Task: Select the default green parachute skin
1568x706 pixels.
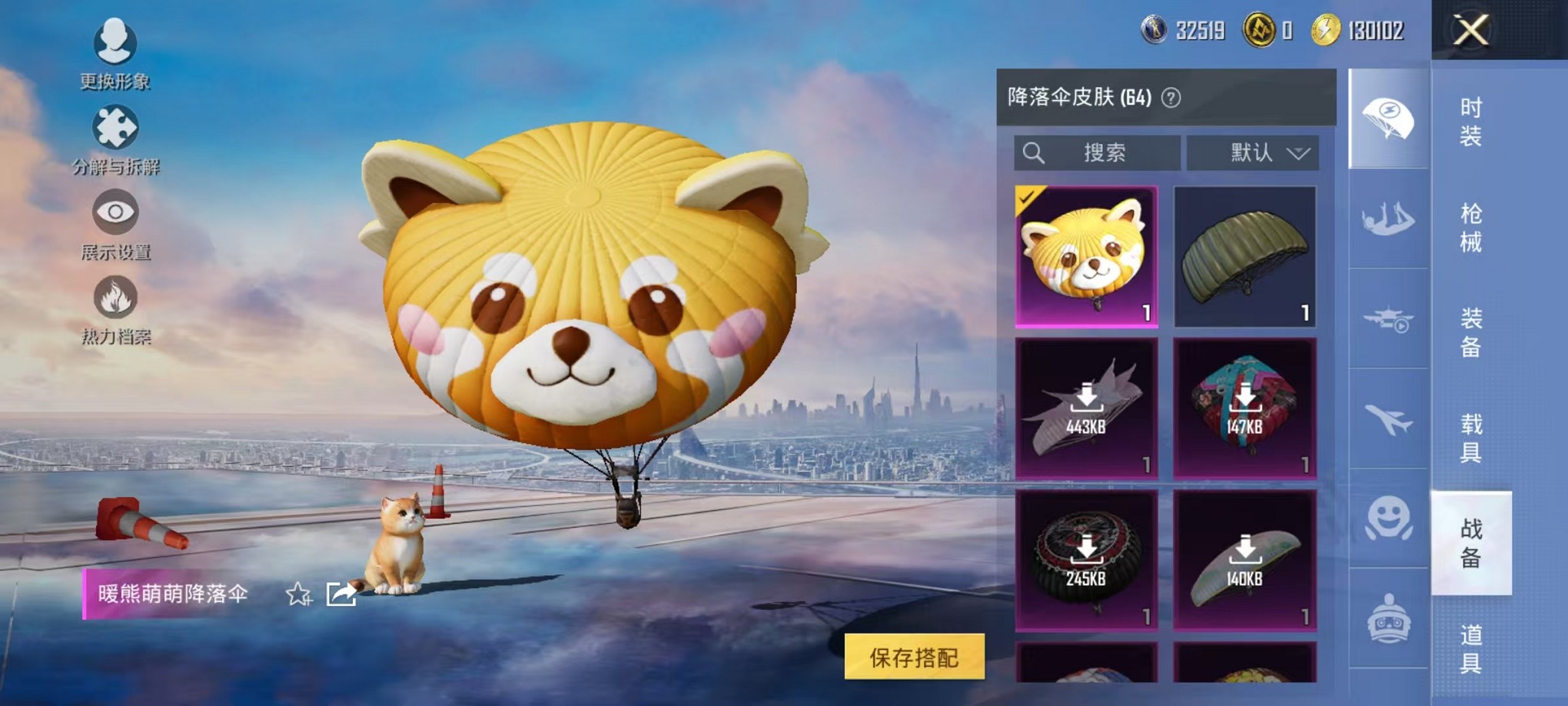Action: coord(1245,257)
